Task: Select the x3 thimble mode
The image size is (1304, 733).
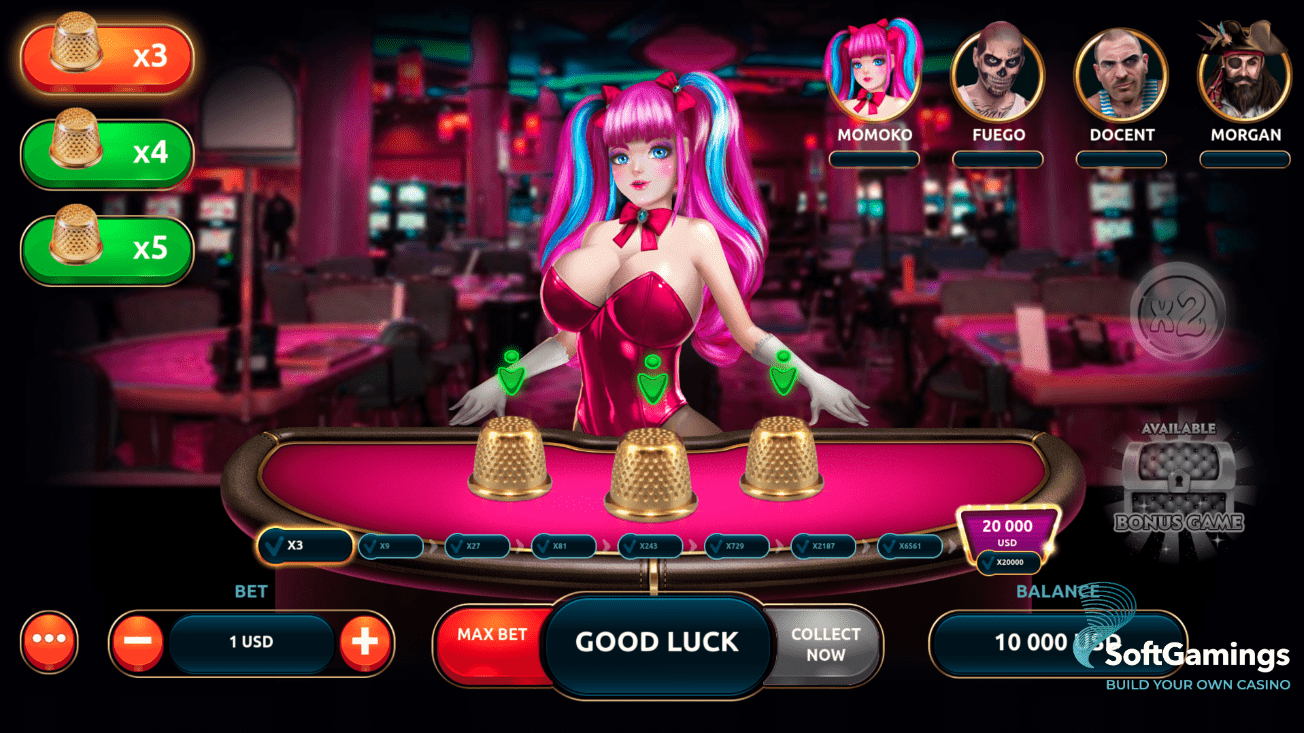Action: (107, 57)
